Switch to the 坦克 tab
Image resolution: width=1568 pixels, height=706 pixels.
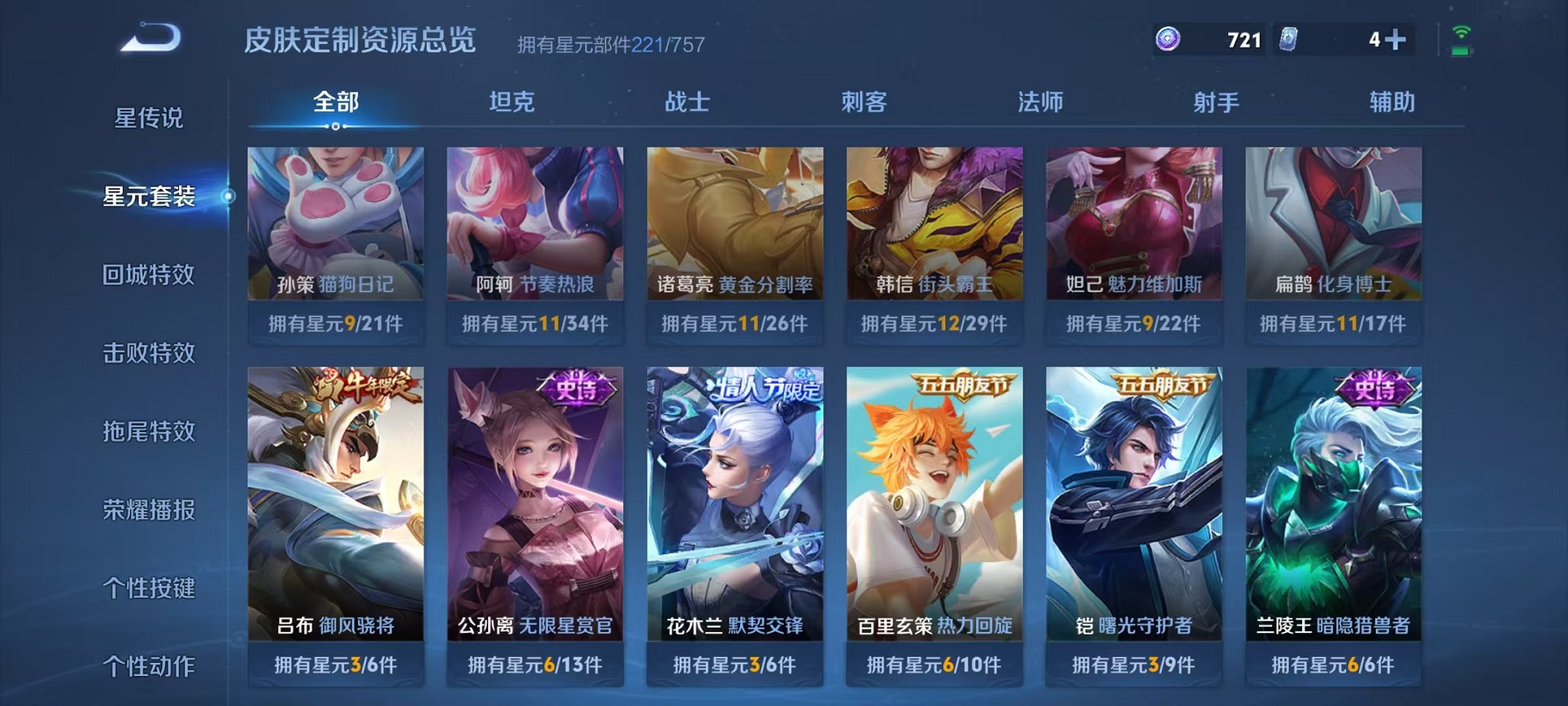513,100
